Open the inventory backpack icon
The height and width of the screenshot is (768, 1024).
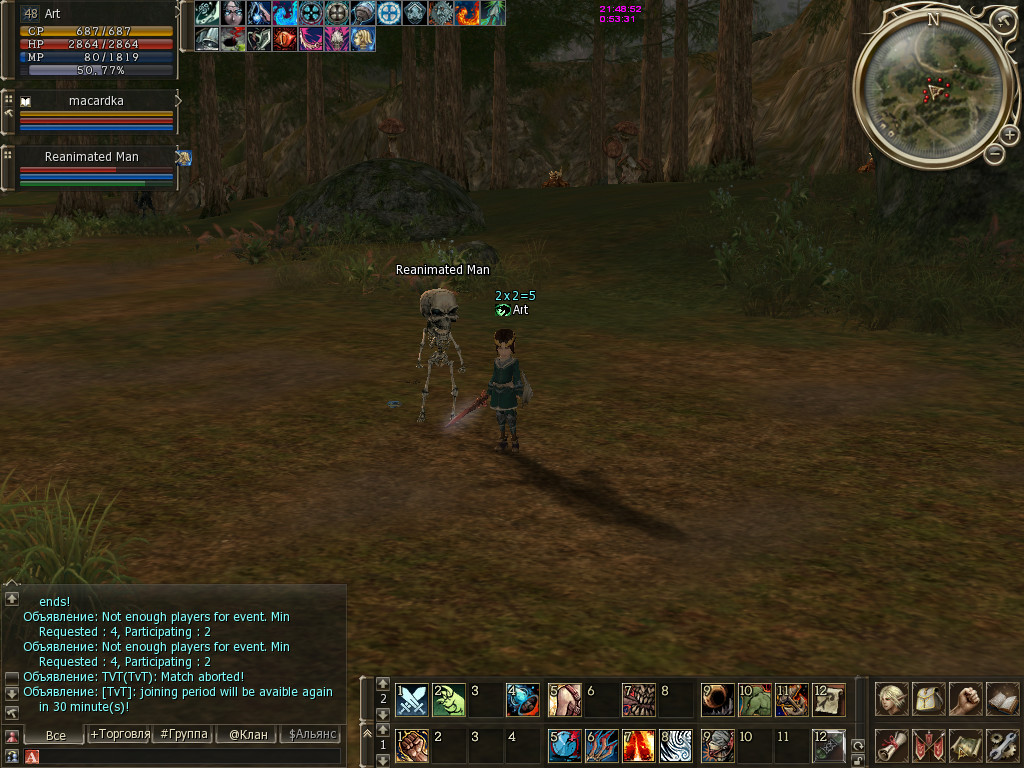929,698
